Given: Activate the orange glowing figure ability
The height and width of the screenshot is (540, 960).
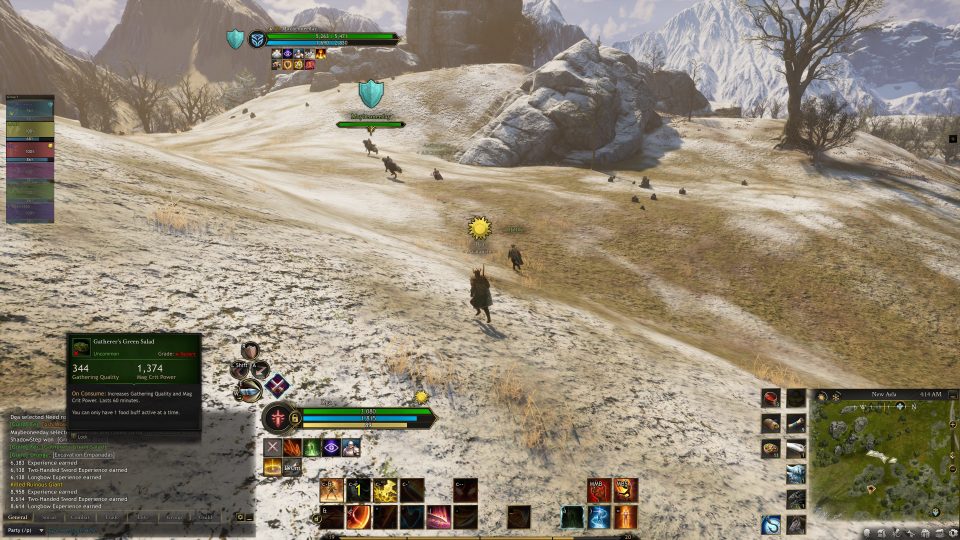Looking at the screenshot, I should (624, 516).
